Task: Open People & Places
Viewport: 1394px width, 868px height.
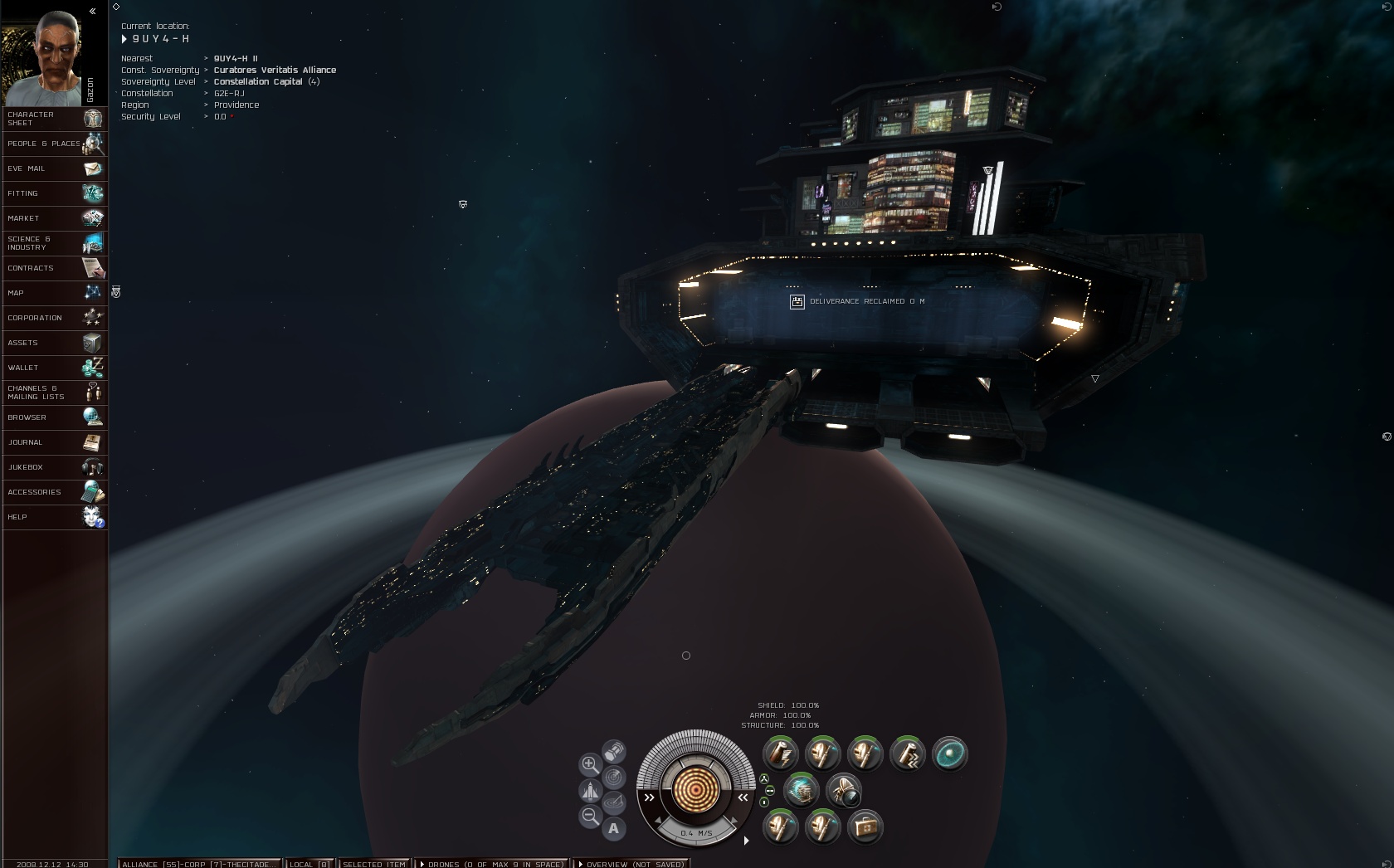Action: click(55, 144)
